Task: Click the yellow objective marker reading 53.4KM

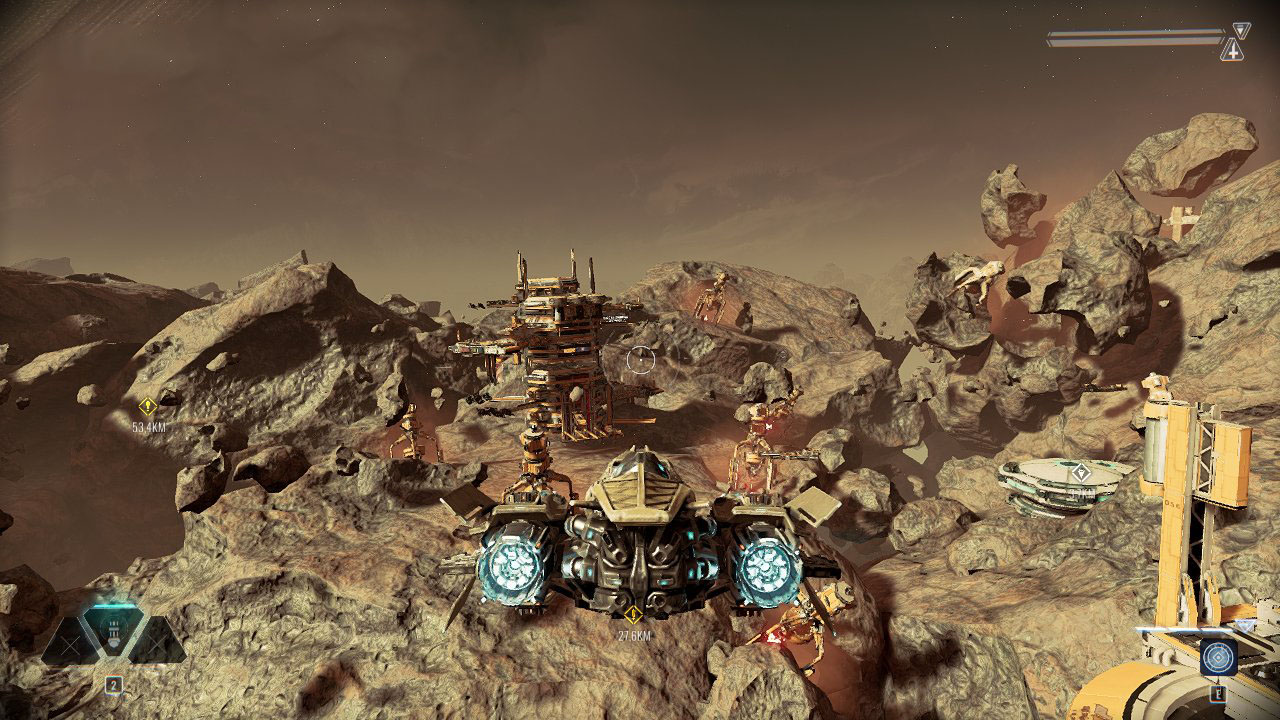Action: pyautogui.click(x=148, y=407)
